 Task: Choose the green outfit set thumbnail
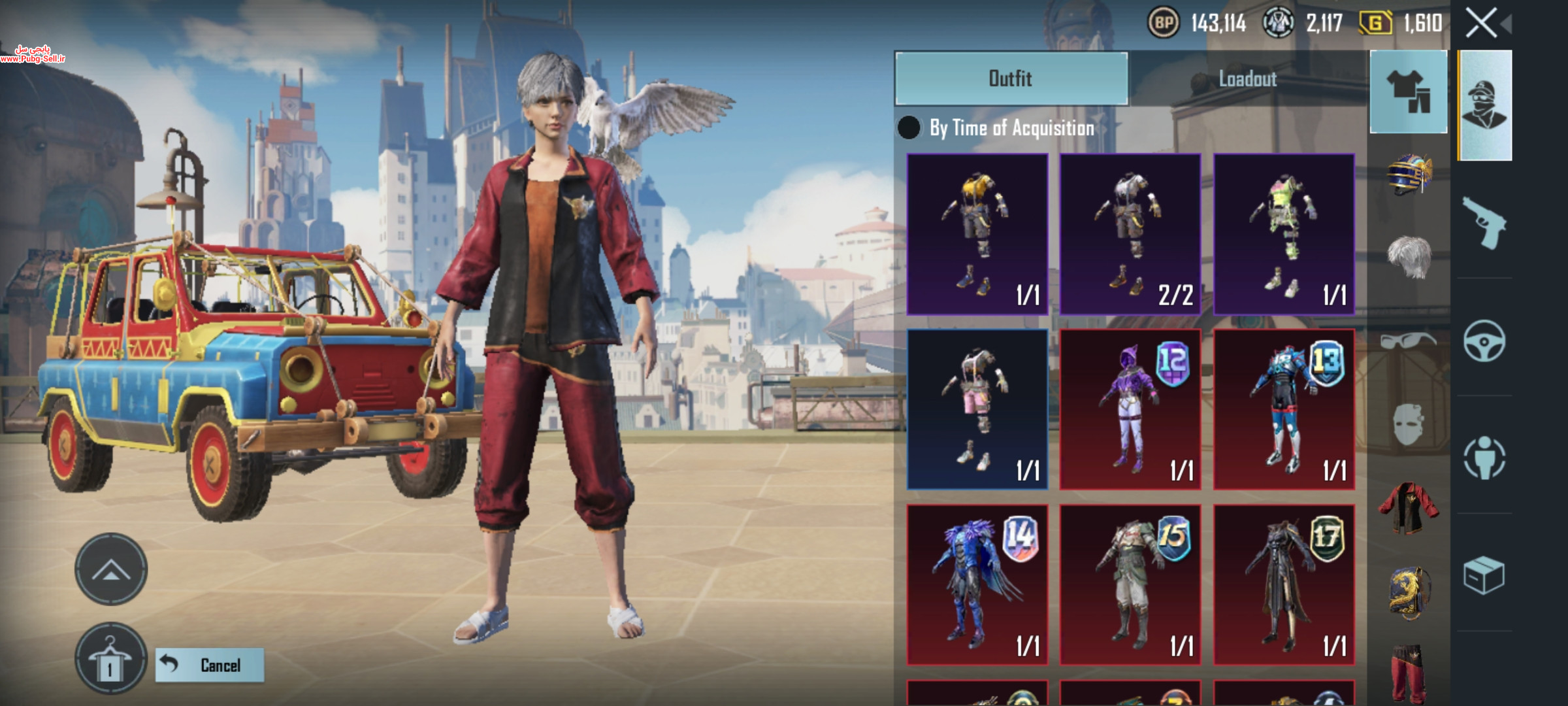click(x=1284, y=234)
